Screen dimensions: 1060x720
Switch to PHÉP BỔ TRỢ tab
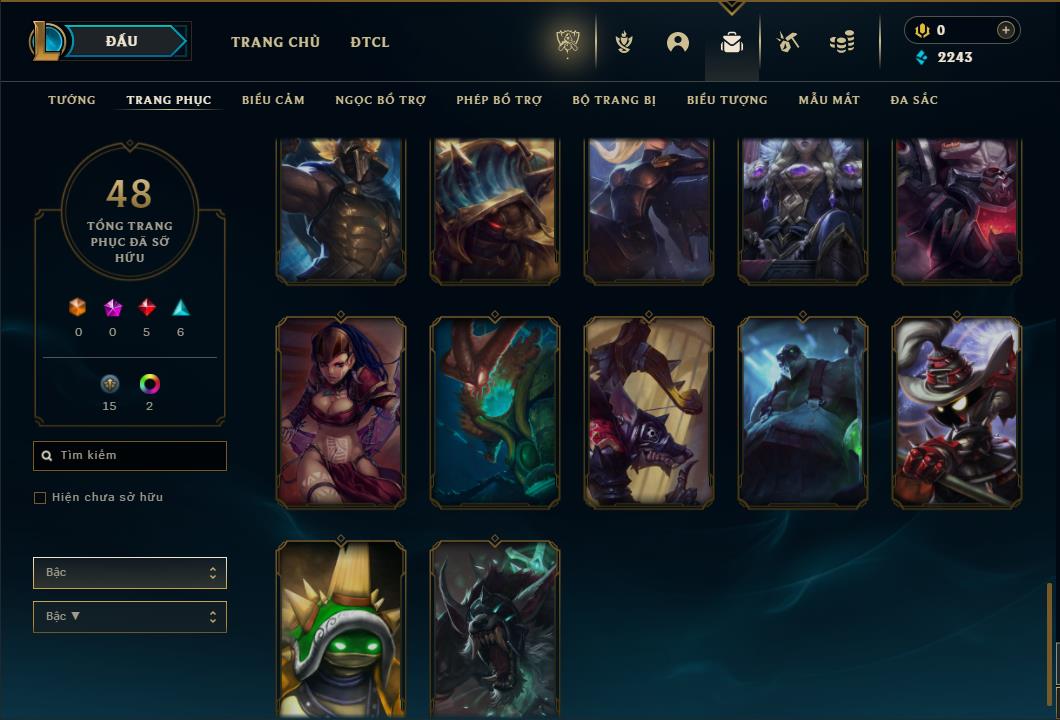(x=499, y=100)
